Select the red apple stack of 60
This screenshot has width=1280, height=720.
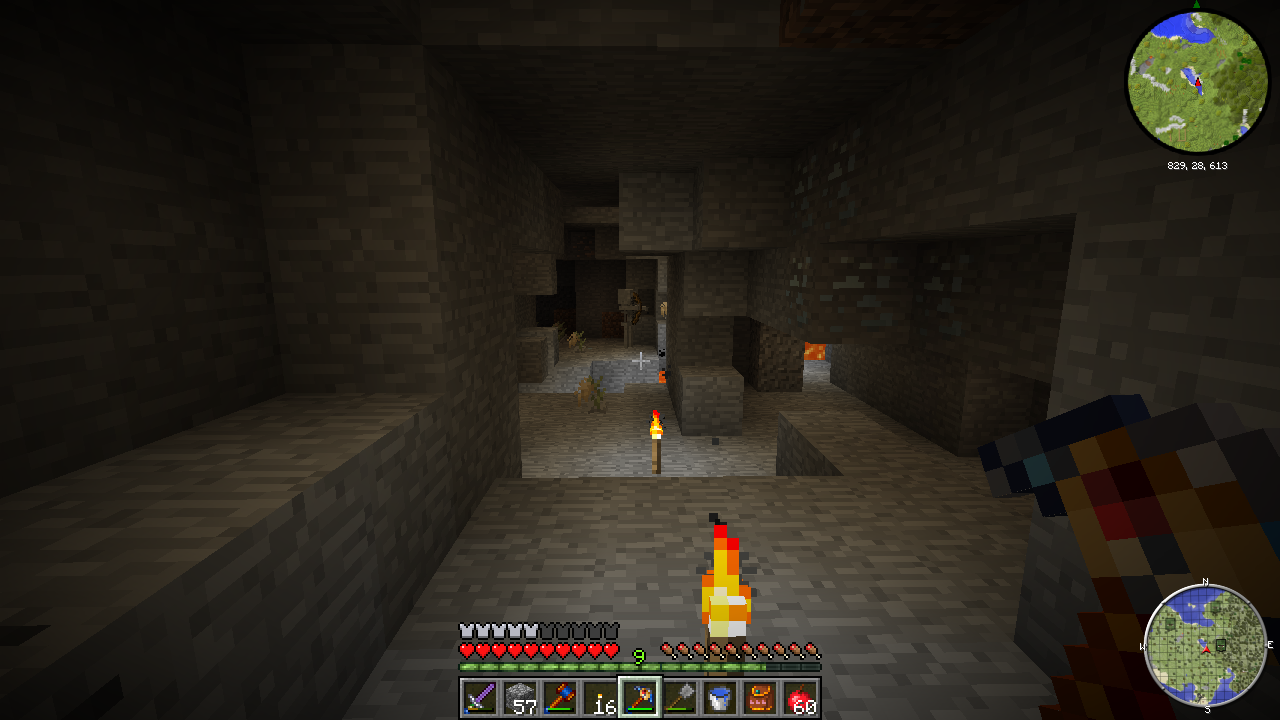800,697
